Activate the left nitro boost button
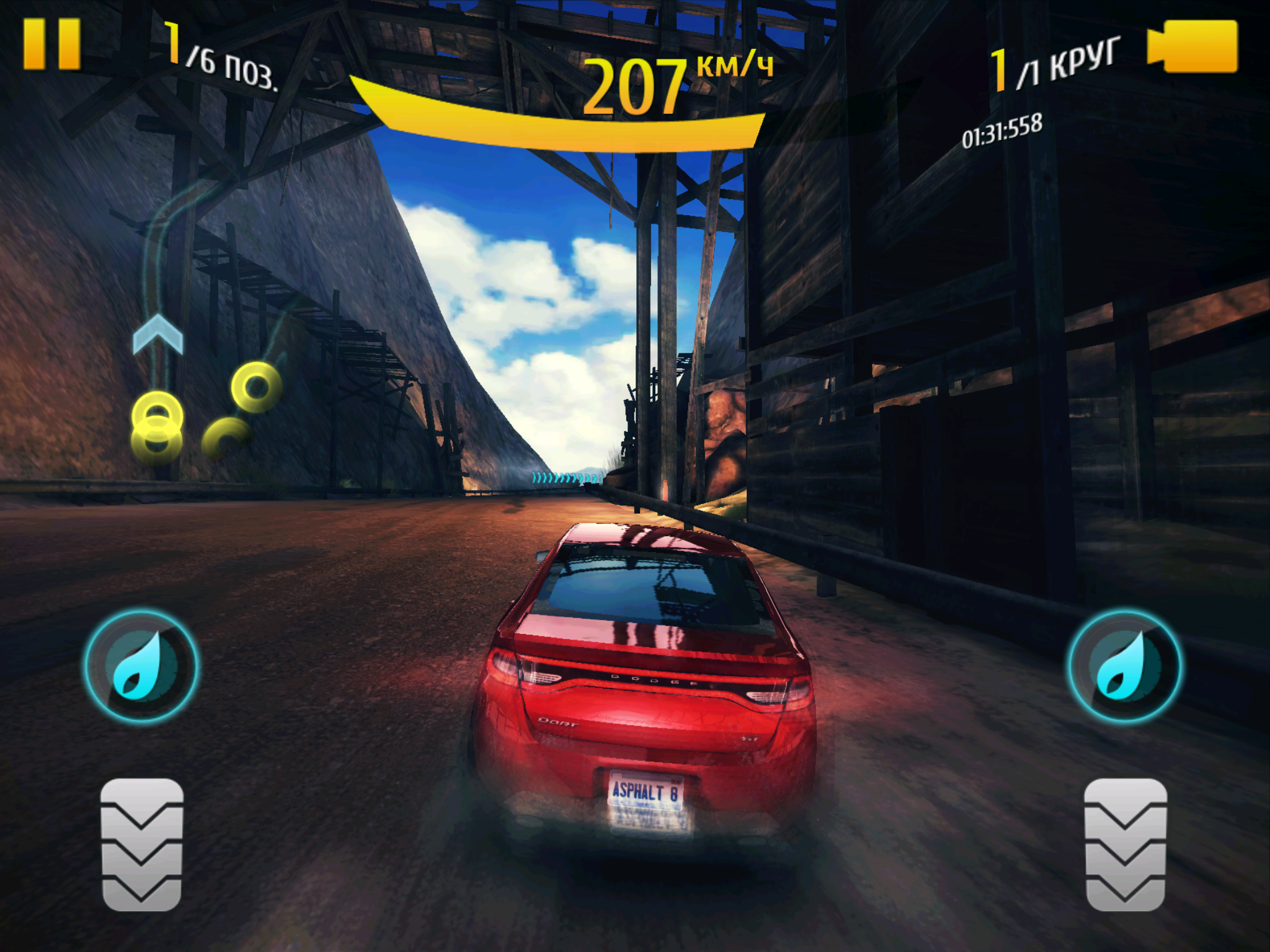Screen dimensions: 1270x952 (141, 666)
